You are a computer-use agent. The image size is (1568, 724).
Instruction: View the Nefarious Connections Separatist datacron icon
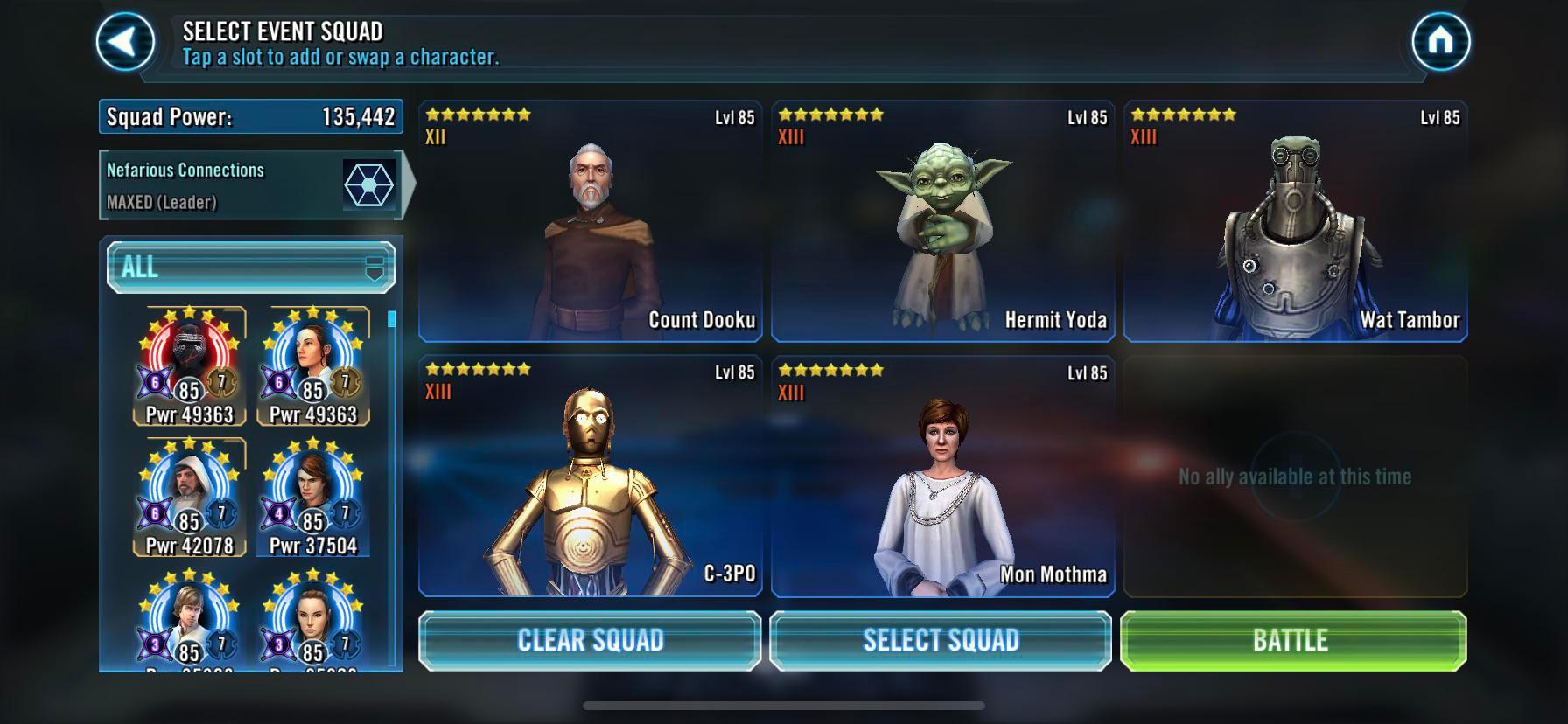point(367,185)
